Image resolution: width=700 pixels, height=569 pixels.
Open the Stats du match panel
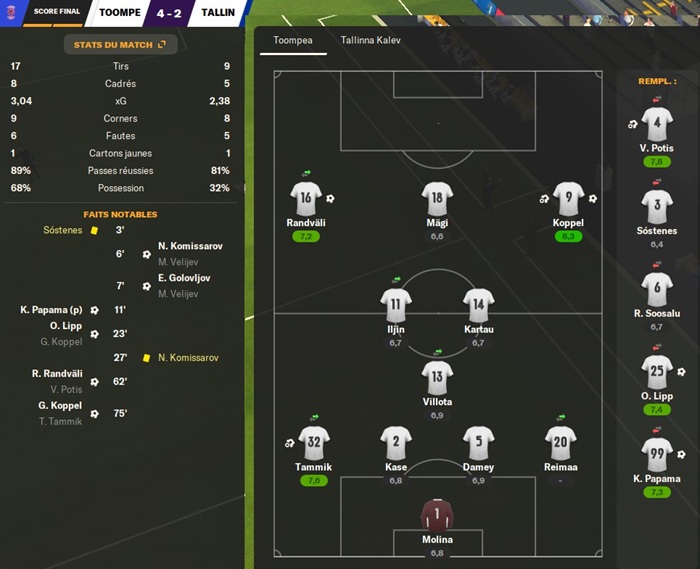(120, 44)
